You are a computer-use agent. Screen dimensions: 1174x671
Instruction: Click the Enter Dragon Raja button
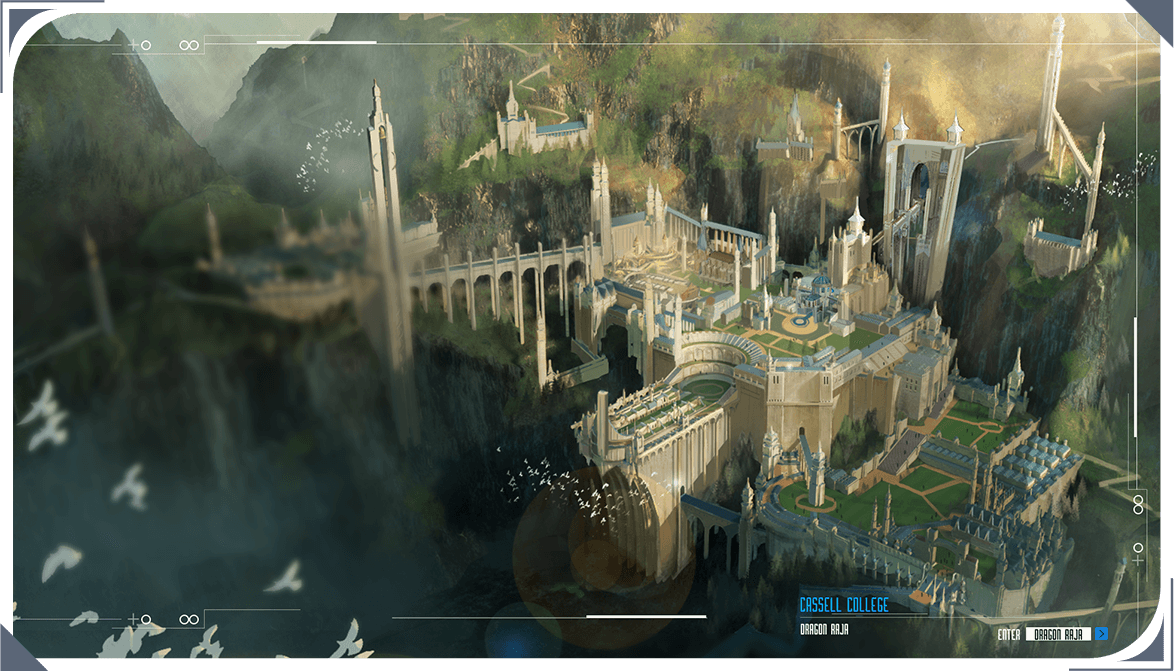point(1059,633)
